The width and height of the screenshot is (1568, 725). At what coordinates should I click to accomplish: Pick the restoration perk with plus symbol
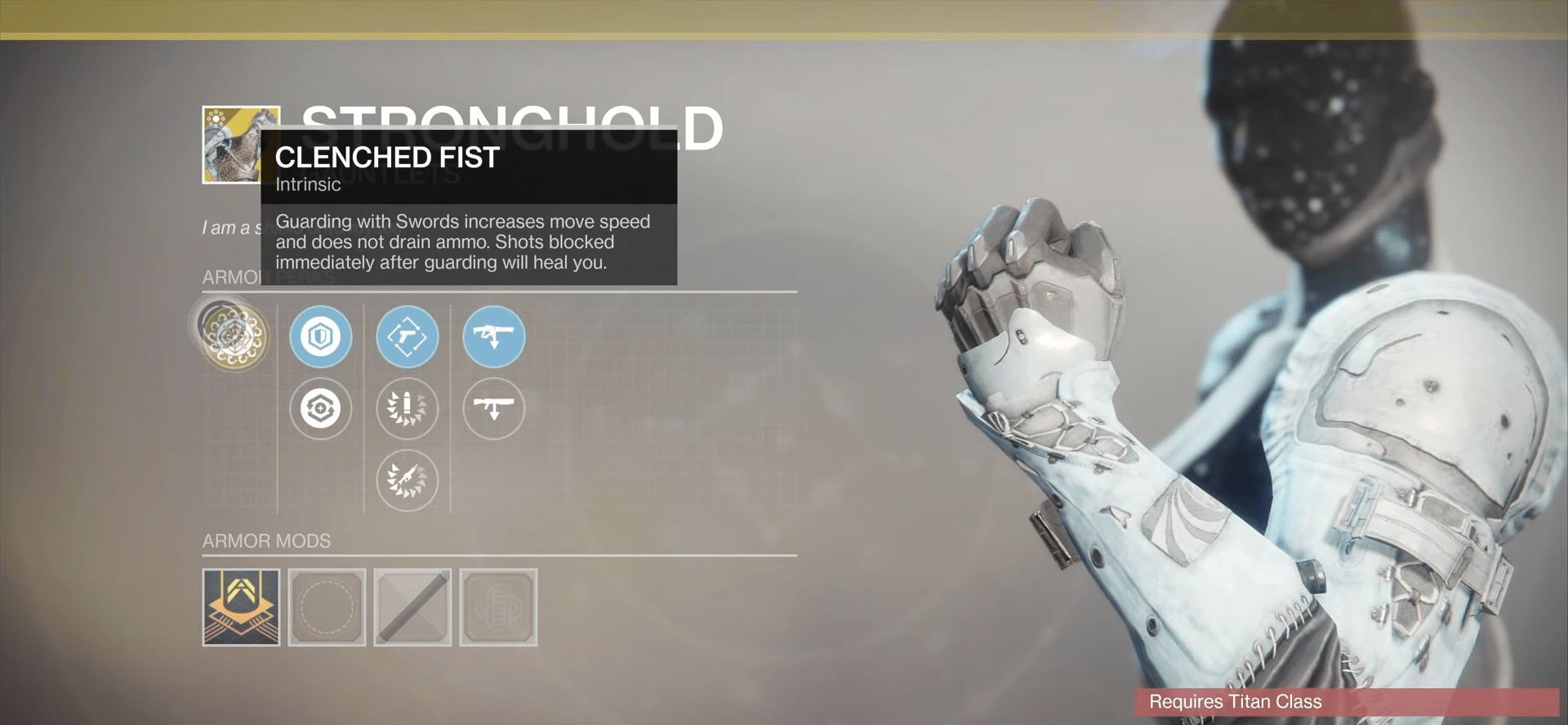click(x=321, y=408)
